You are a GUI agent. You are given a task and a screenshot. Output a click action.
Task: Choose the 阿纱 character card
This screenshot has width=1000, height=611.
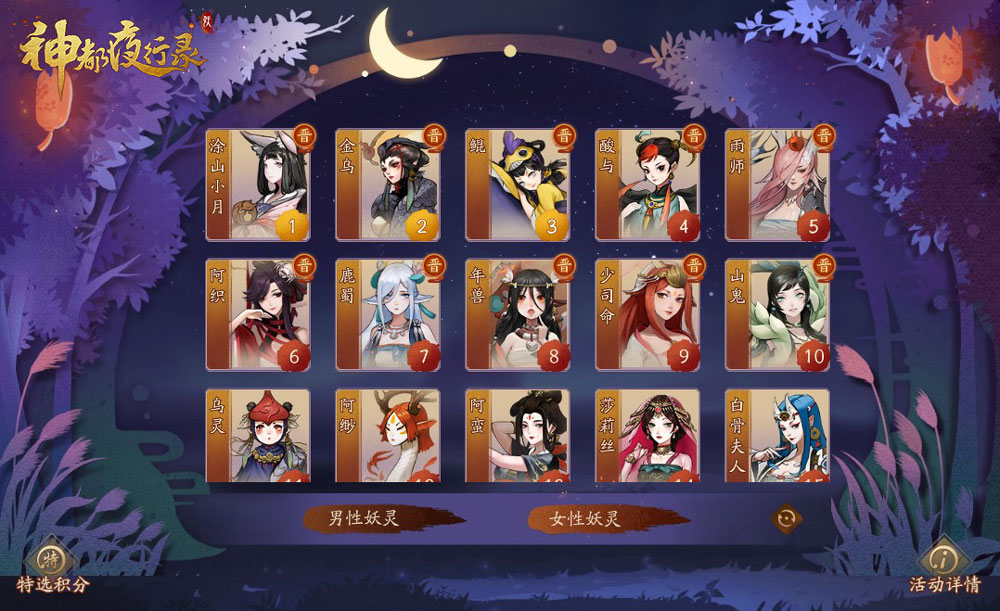388,436
